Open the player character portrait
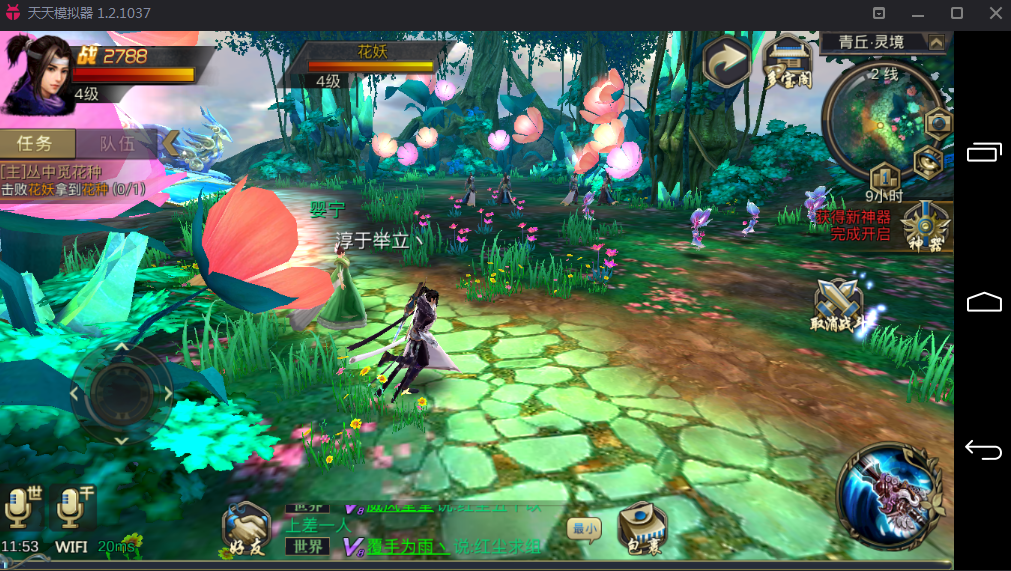The width and height of the screenshot is (1011, 571). pyautogui.click(x=36, y=72)
